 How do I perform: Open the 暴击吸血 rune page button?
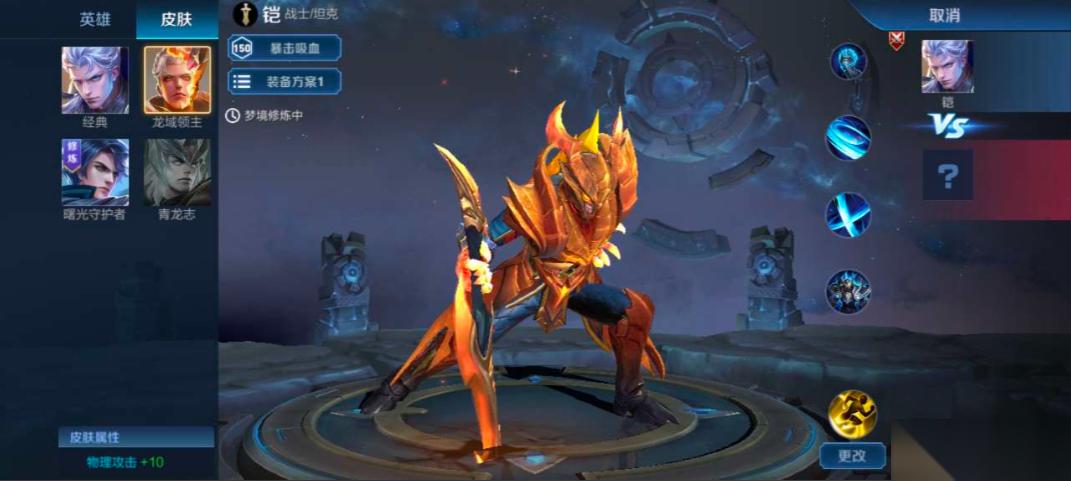point(285,48)
